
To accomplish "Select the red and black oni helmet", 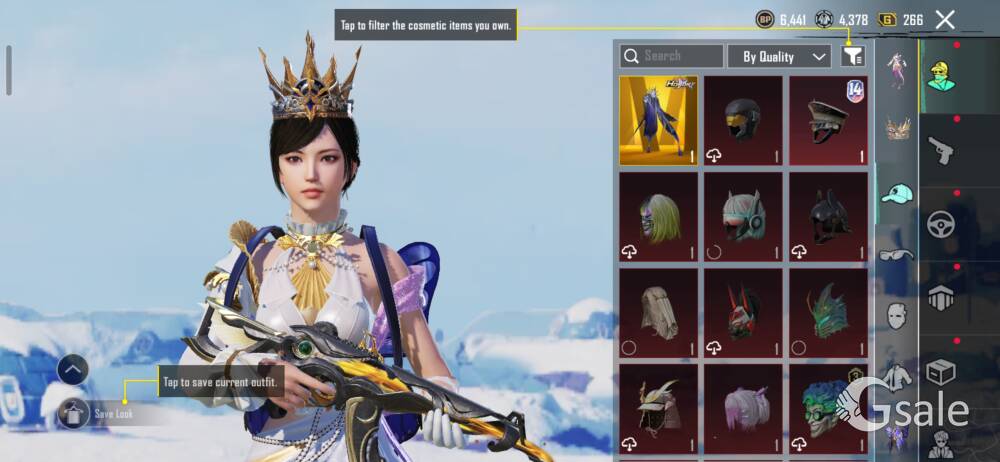I will [743, 312].
